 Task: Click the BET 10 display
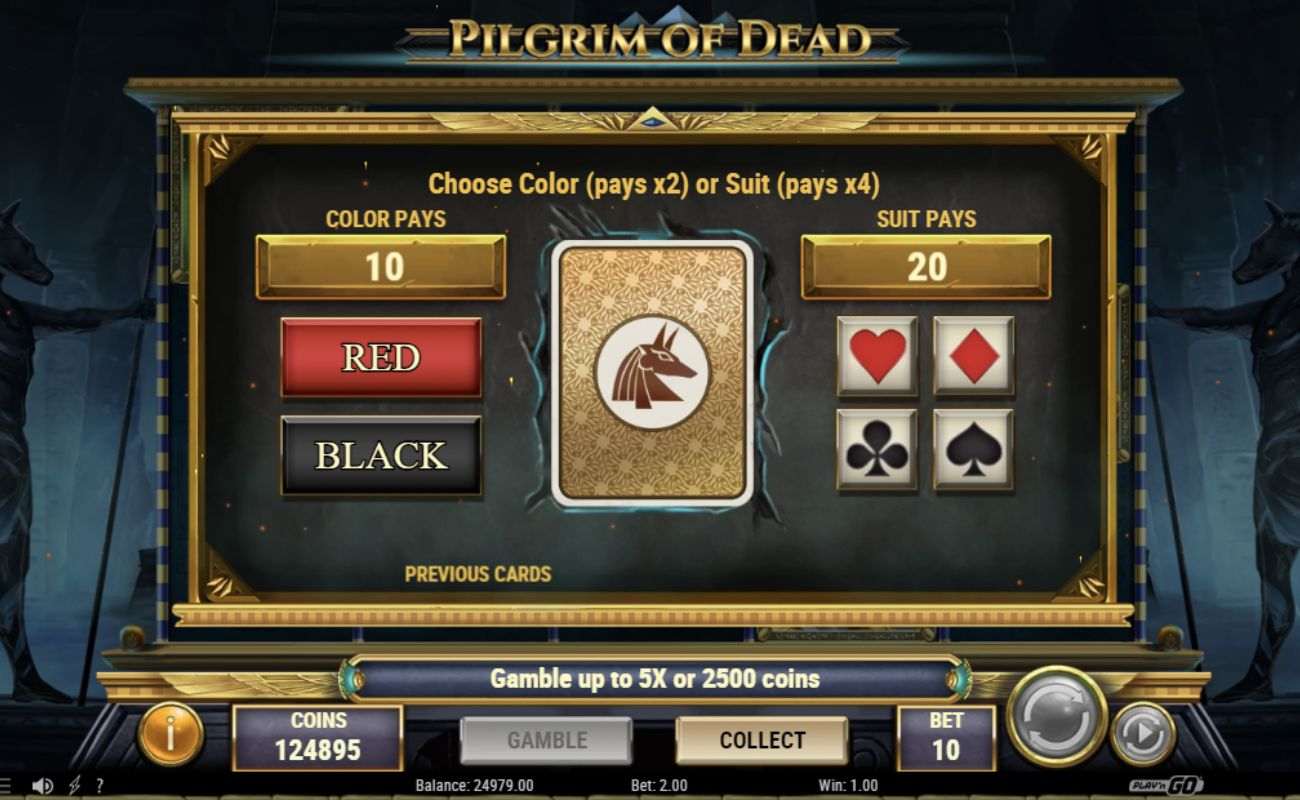coord(944,737)
